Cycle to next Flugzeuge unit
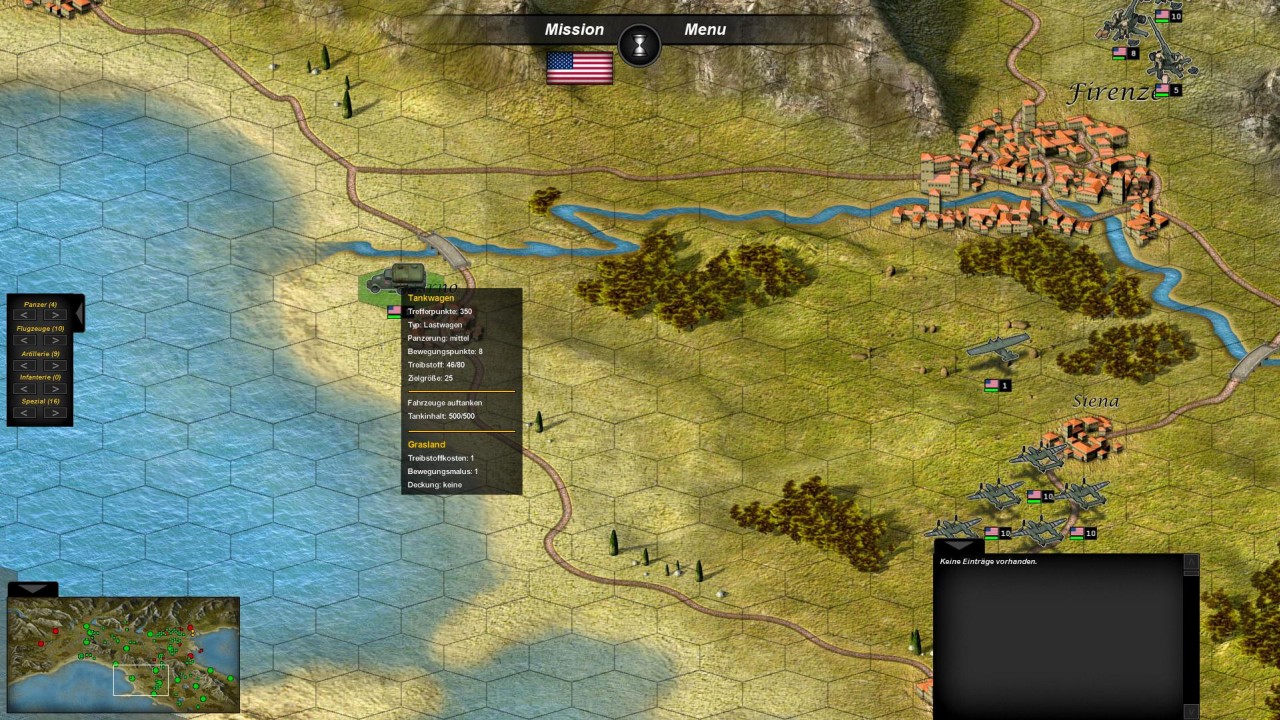The height and width of the screenshot is (720, 1280). [x=54, y=340]
